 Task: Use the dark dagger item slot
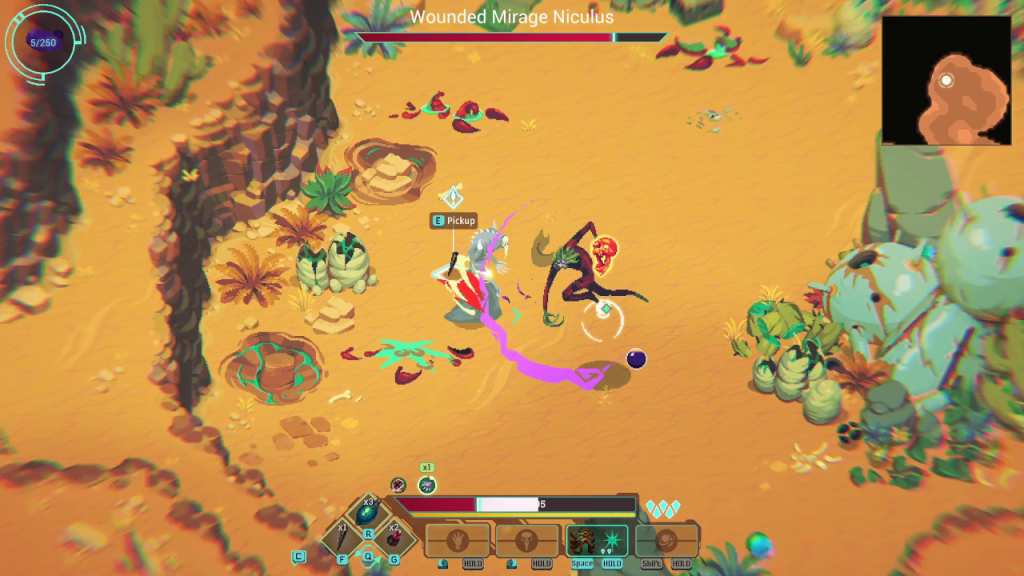[341, 539]
